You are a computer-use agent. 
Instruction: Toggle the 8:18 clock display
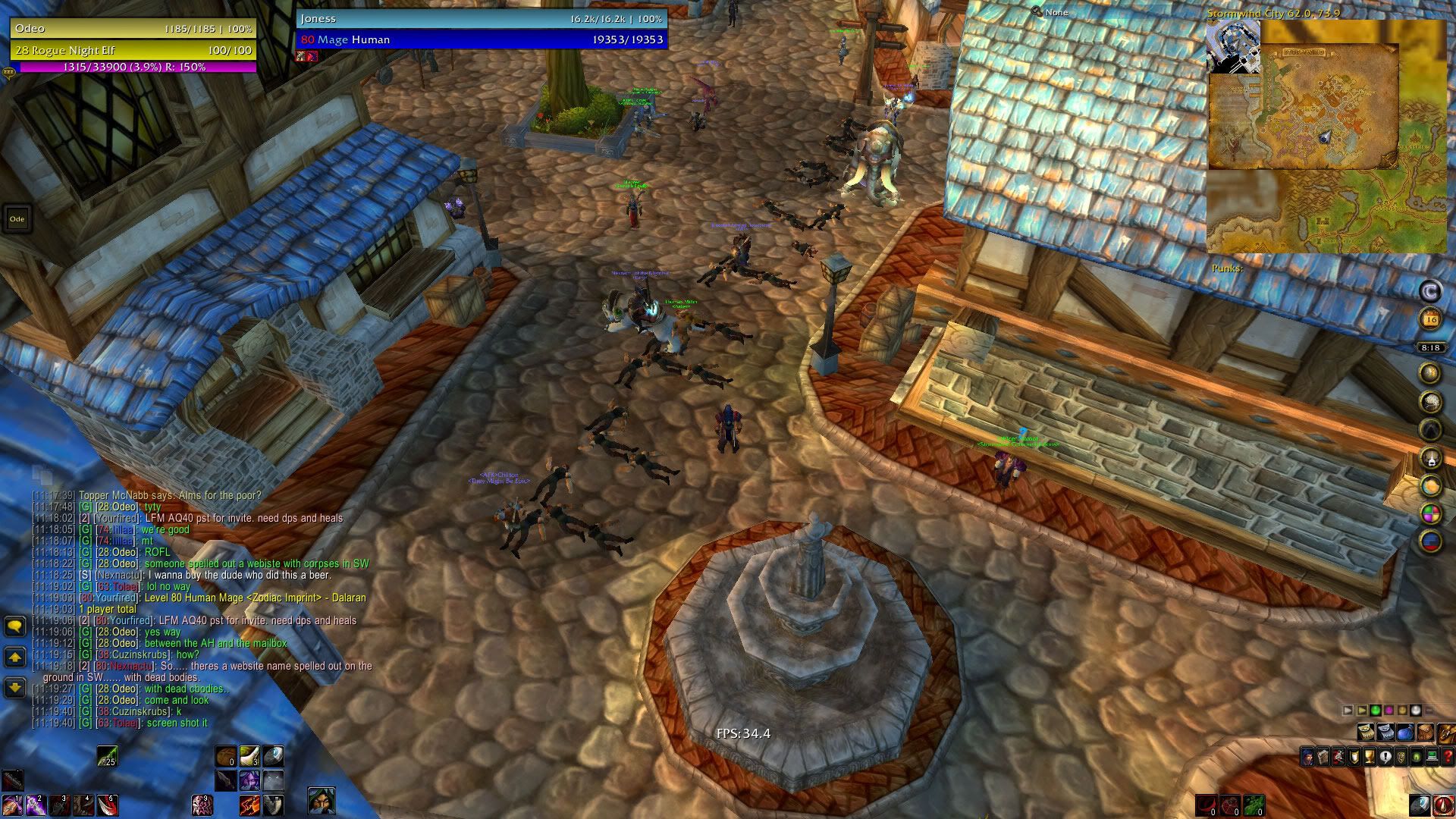click(x=1429, y=347)
